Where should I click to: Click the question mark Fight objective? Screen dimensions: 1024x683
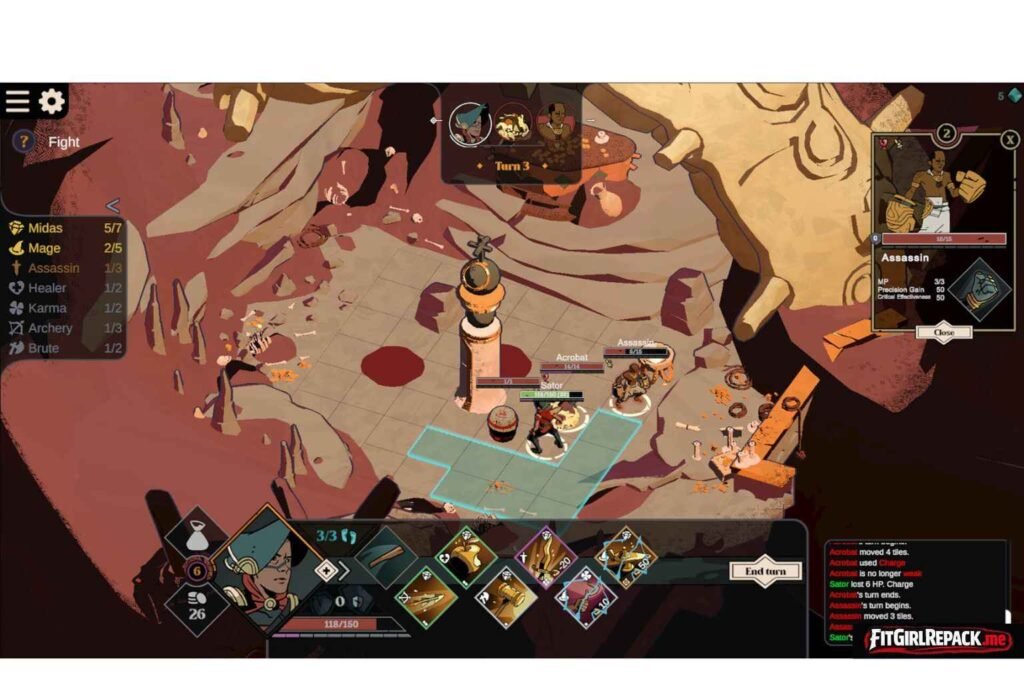pos(21,142)
